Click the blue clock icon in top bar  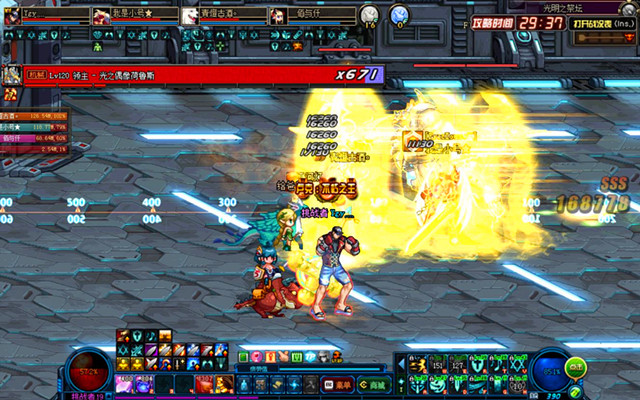tap(399, 15)
